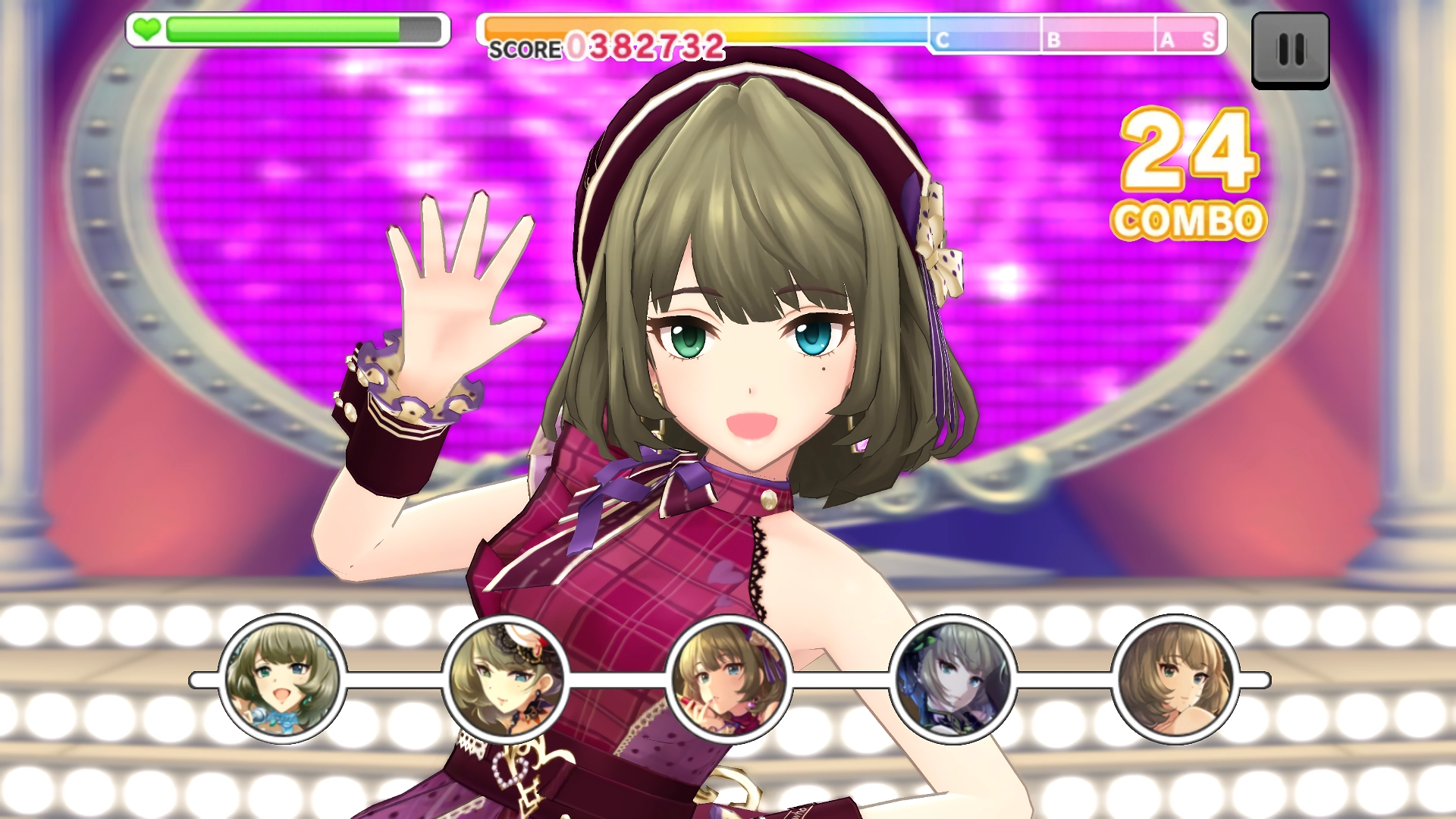The image size is (1456, 819).
Task: Pause the live with the pause button
Action: click(x=1290, y=50)
